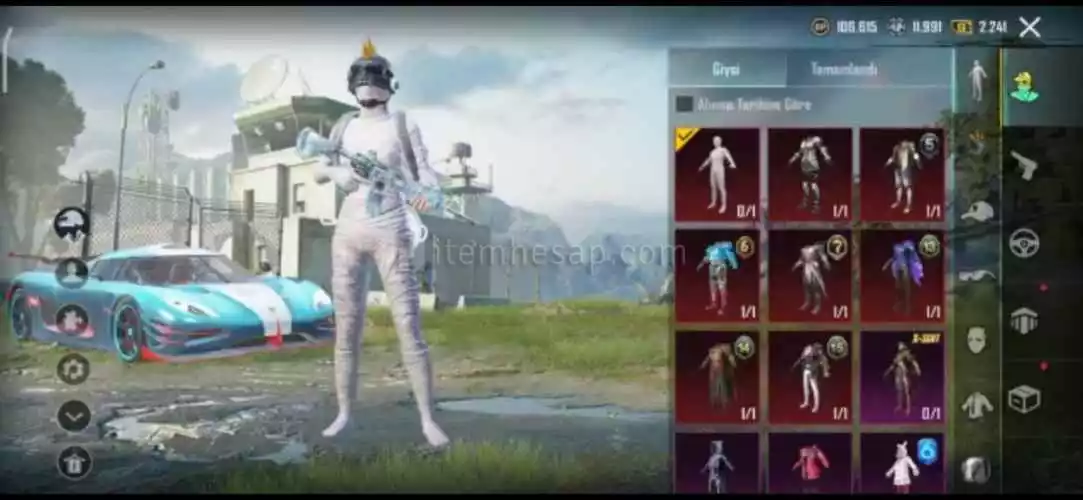
Task: Open the steering wheel vehicle category
Action: [x=1023, y=243]
